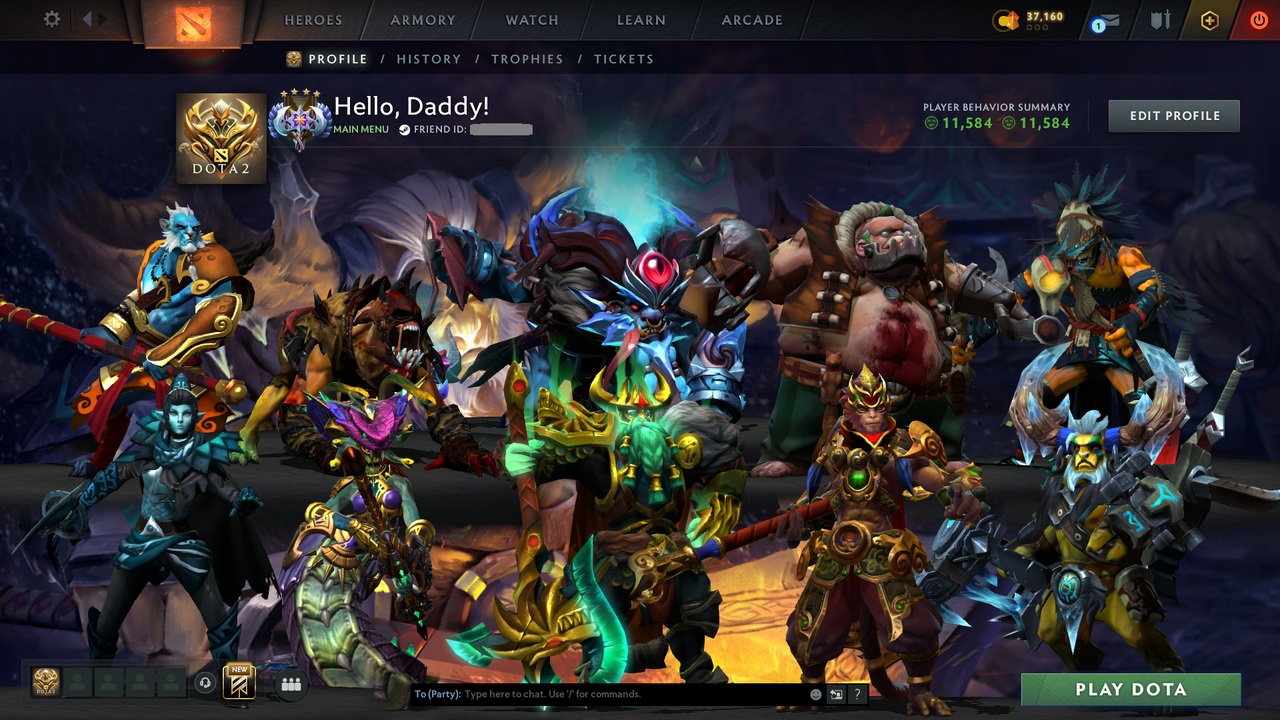Open the Dota Plus hexagon icon

1209,19
